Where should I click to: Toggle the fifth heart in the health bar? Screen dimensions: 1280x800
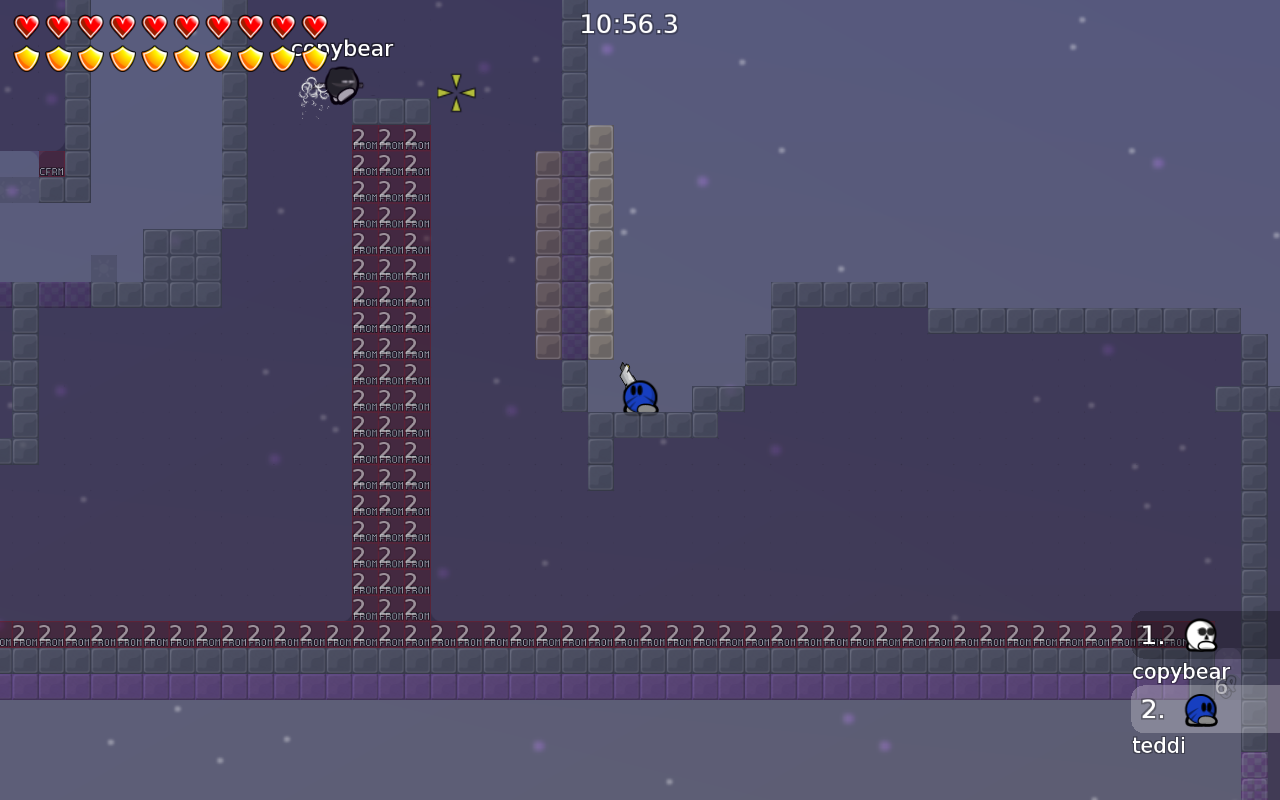click(x=155, y=26)
